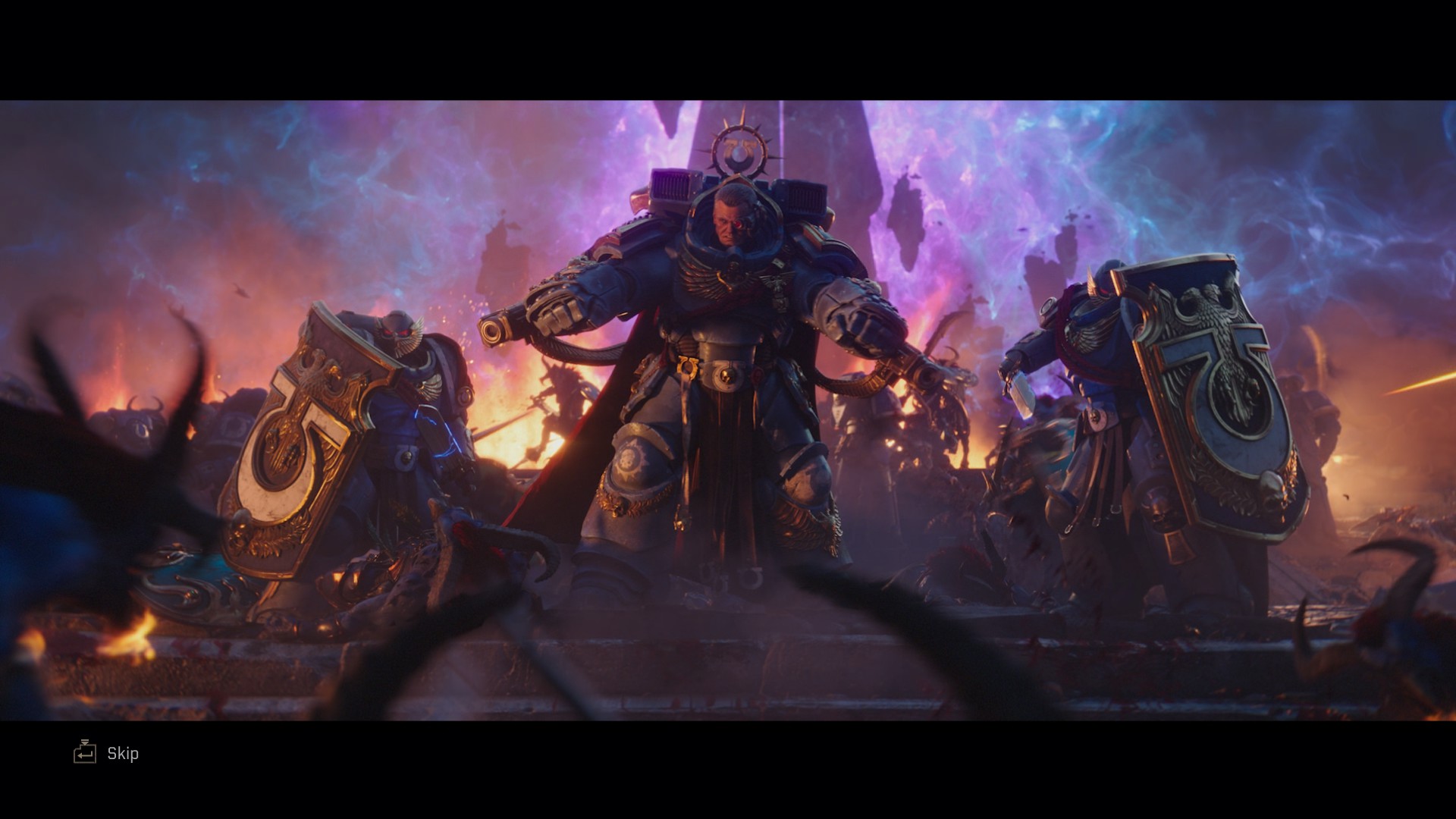The width and height of the screenshot is (1456, 819).
Task: Click the bottom letterbox bar containing Skip
Action: coord(728,773)
